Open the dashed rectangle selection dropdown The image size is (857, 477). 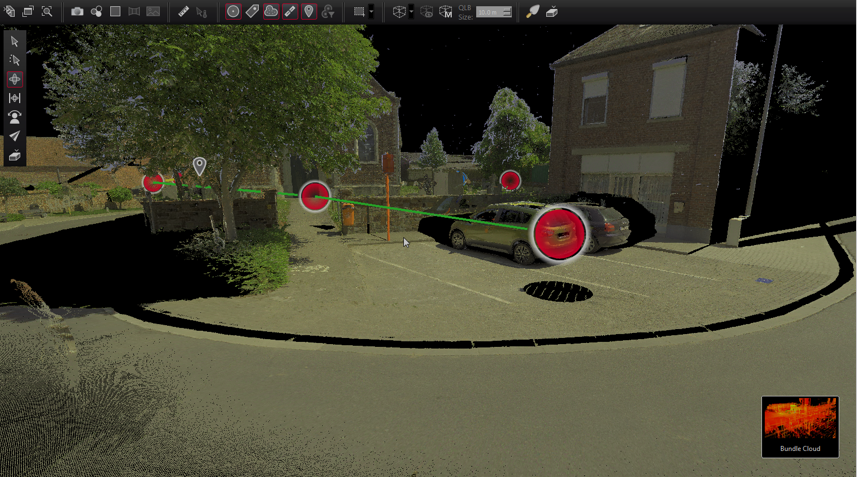coord(371,12)
